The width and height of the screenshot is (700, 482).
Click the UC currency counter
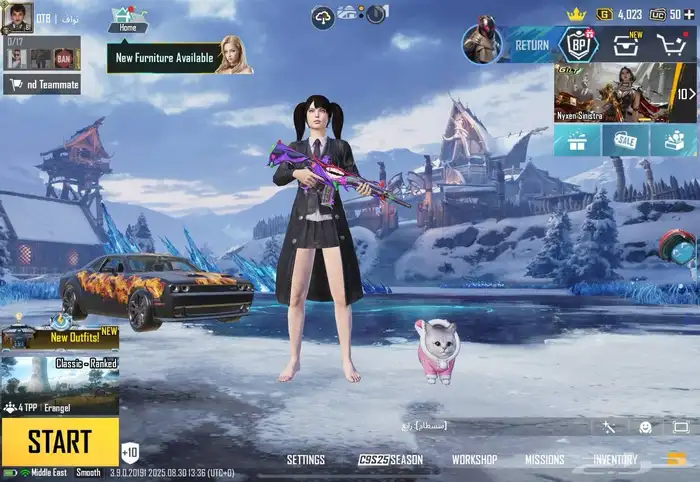coord(668,14)
